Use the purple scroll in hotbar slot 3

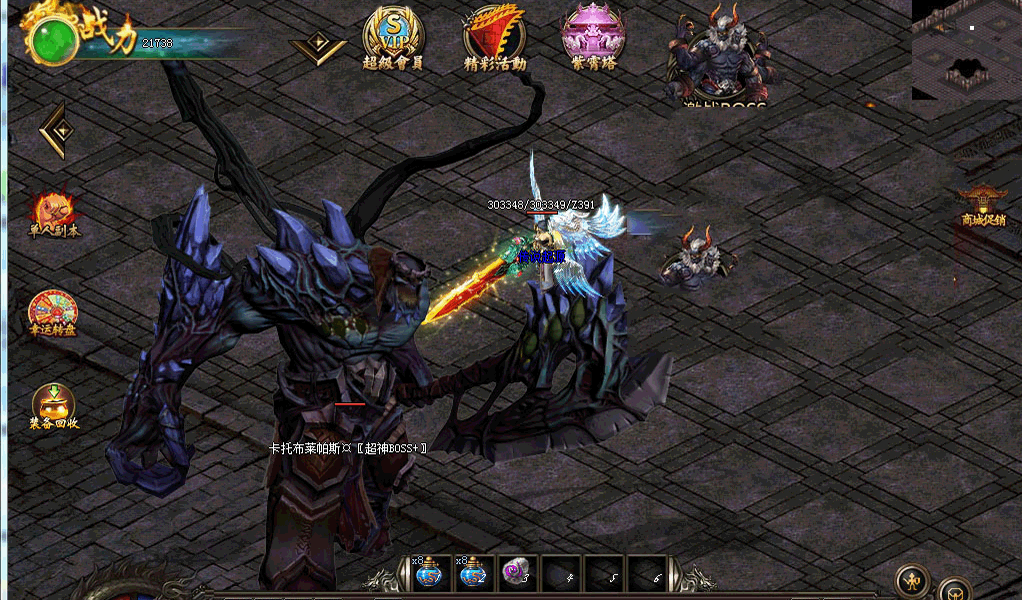click(516, 574)
